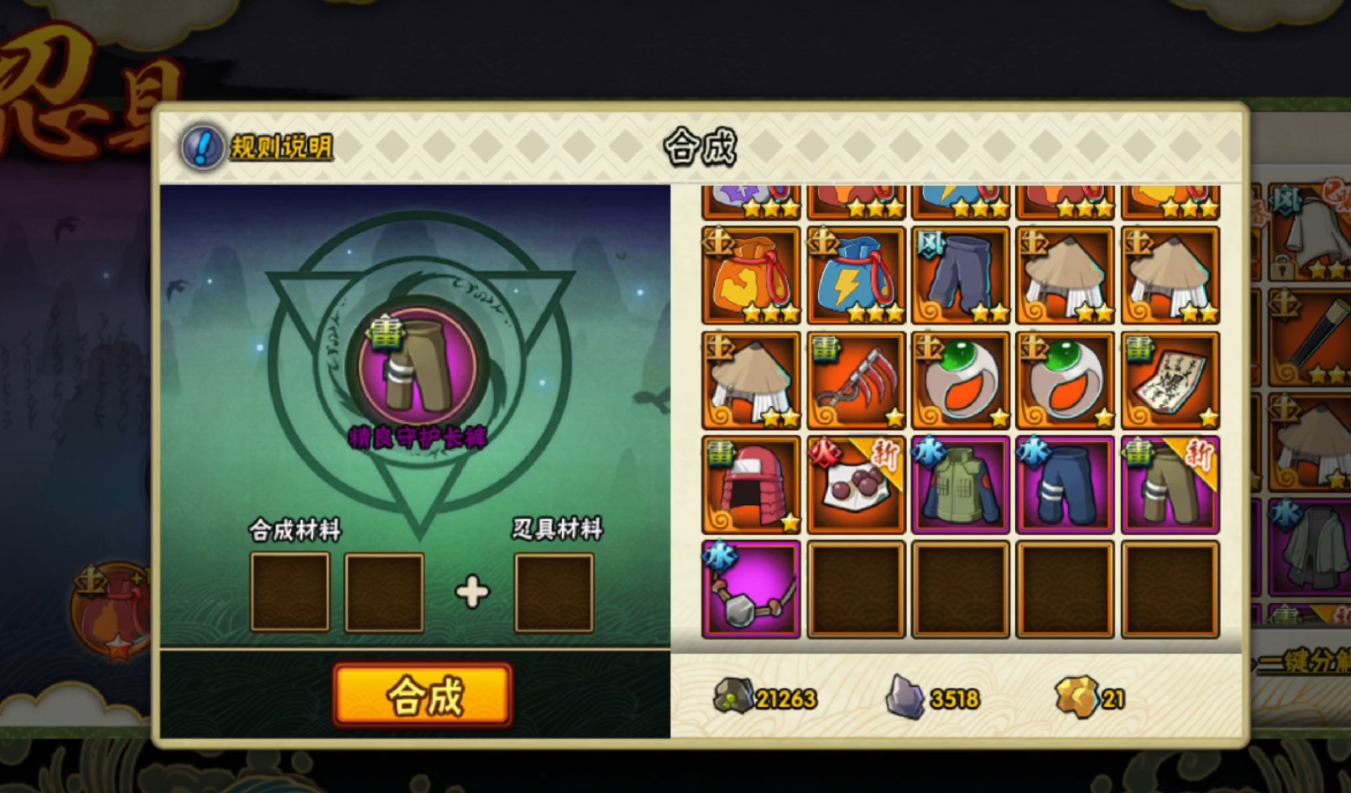The height and width of the screenshot is (793, 1351).
Task: Pick the red samurai helmet item
Action: pos(751,485)
